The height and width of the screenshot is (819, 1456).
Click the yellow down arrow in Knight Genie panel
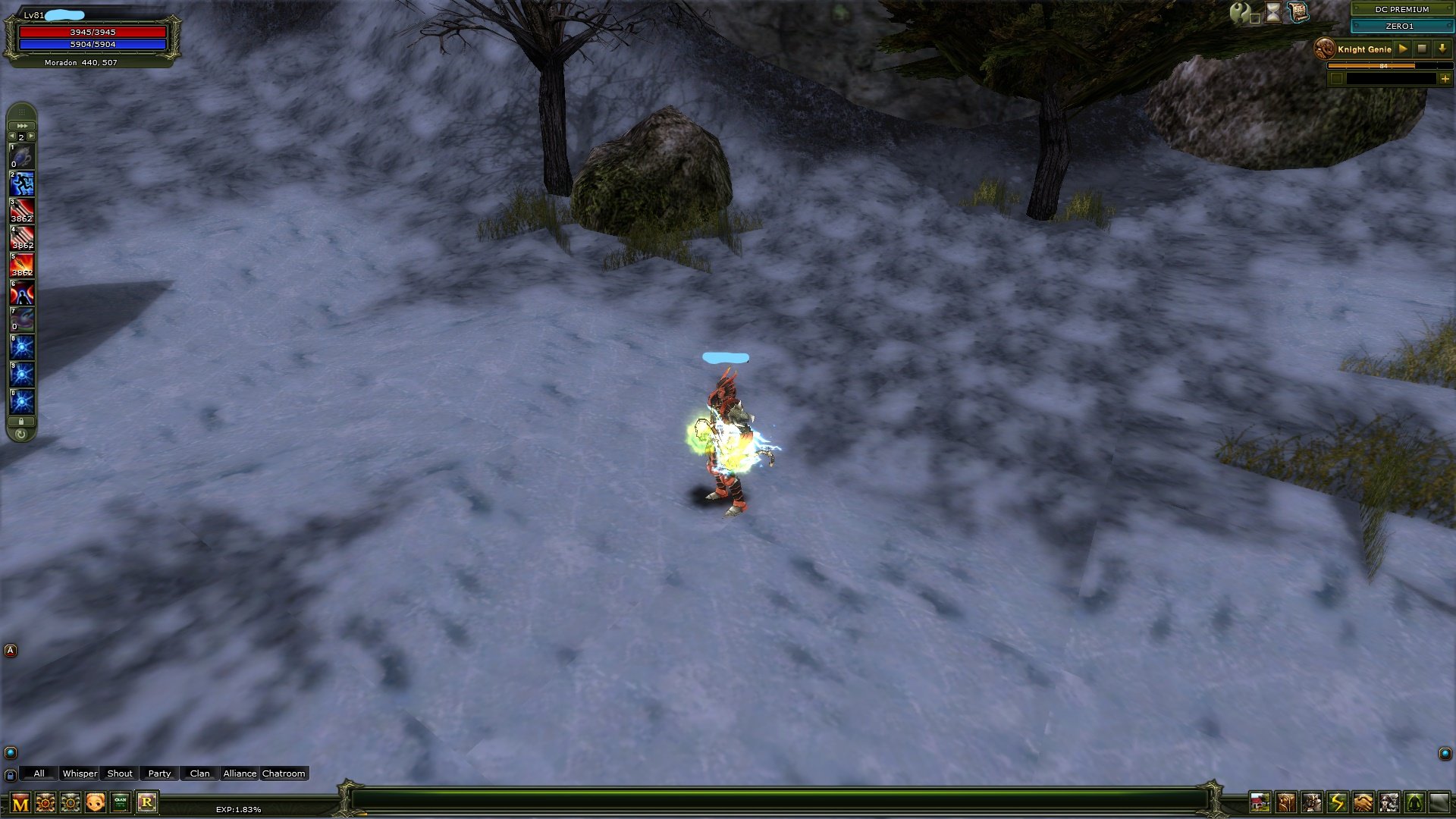(x=1442, y=49)
